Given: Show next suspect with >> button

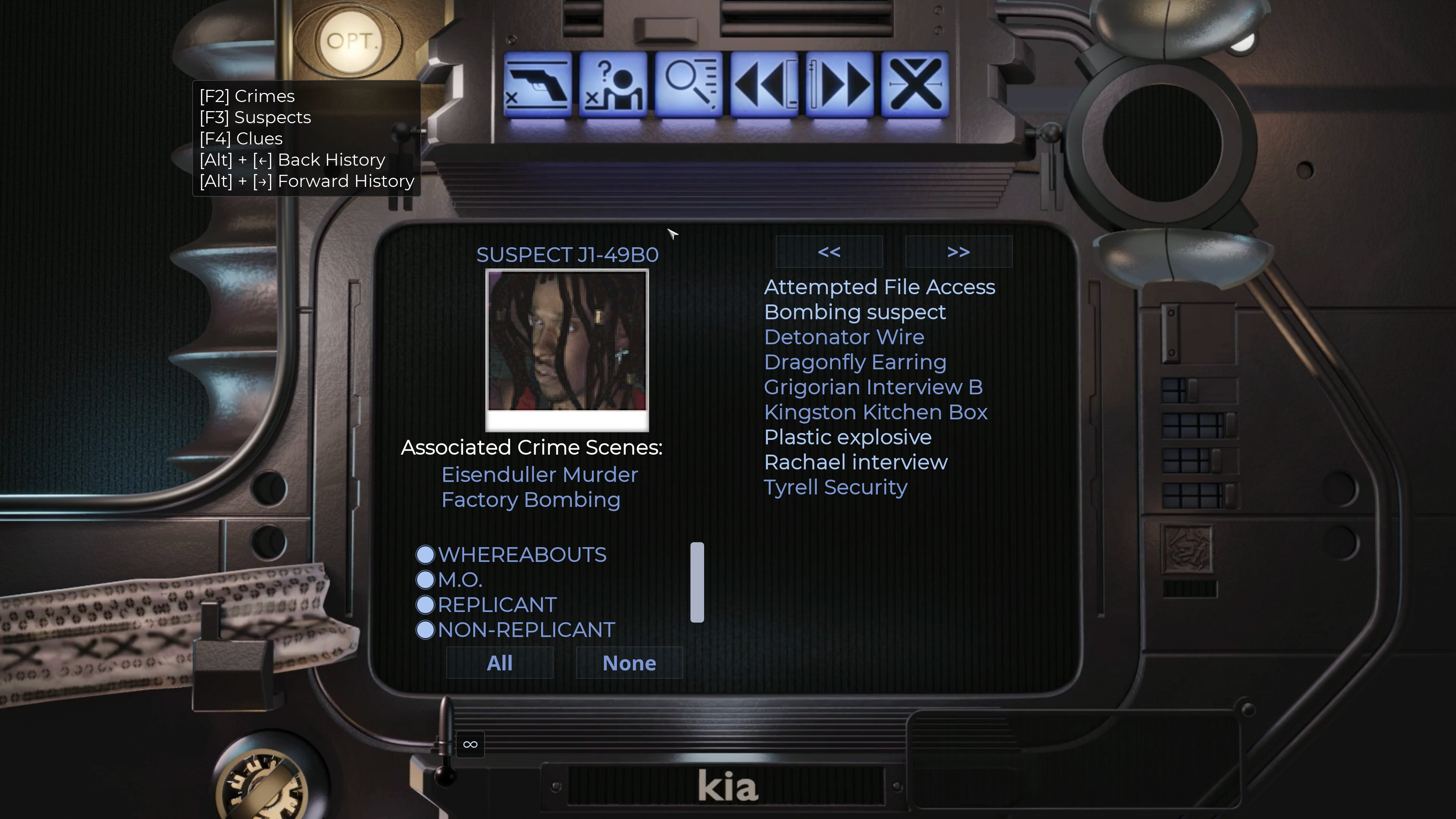Looking at the screenshot, I should point(959,252).
